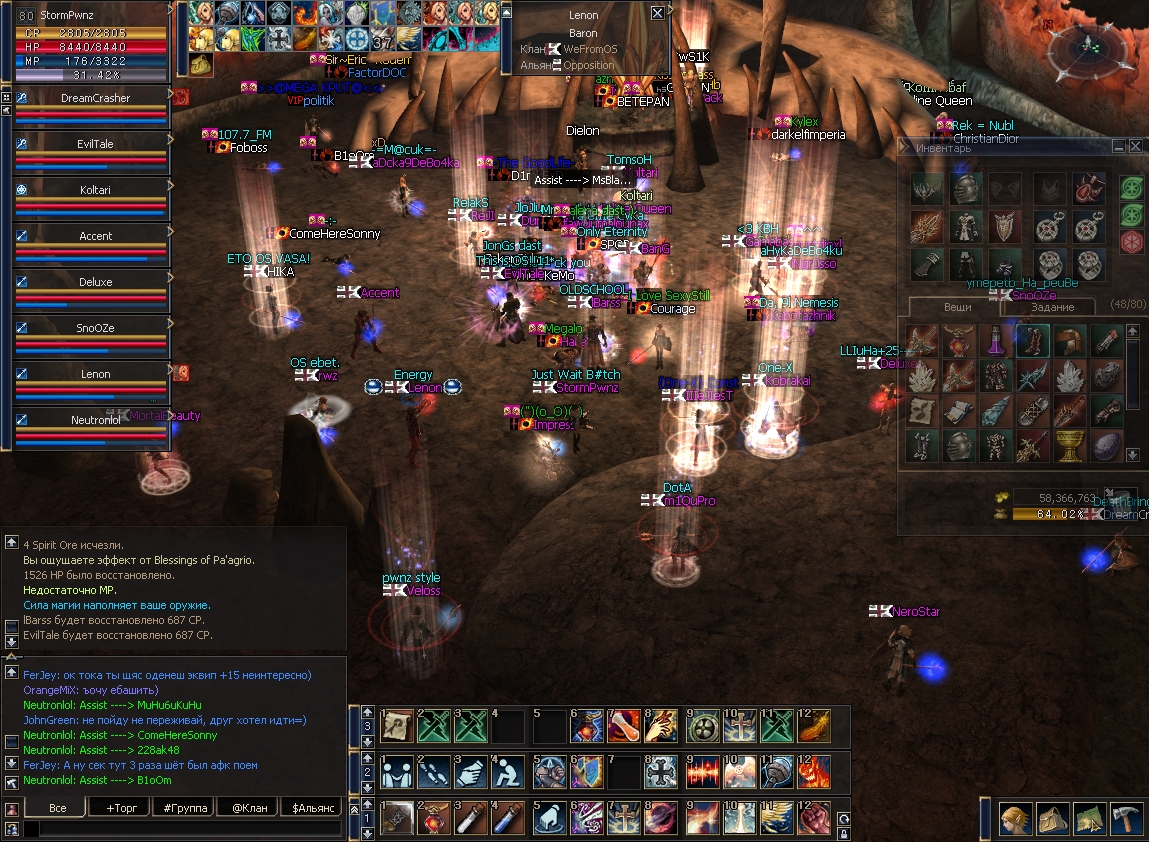Use the sit-down action icon
The height and width of the screenshot is (842, 1152).
pyautogui.click(x=509, y=771)
